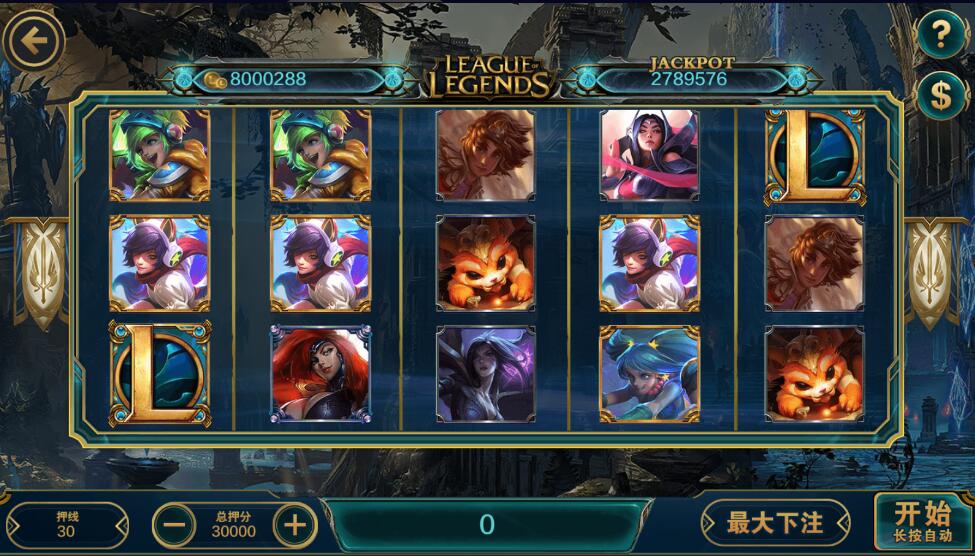
Task: Go back with the arrow button
Action: click(34, 41)
